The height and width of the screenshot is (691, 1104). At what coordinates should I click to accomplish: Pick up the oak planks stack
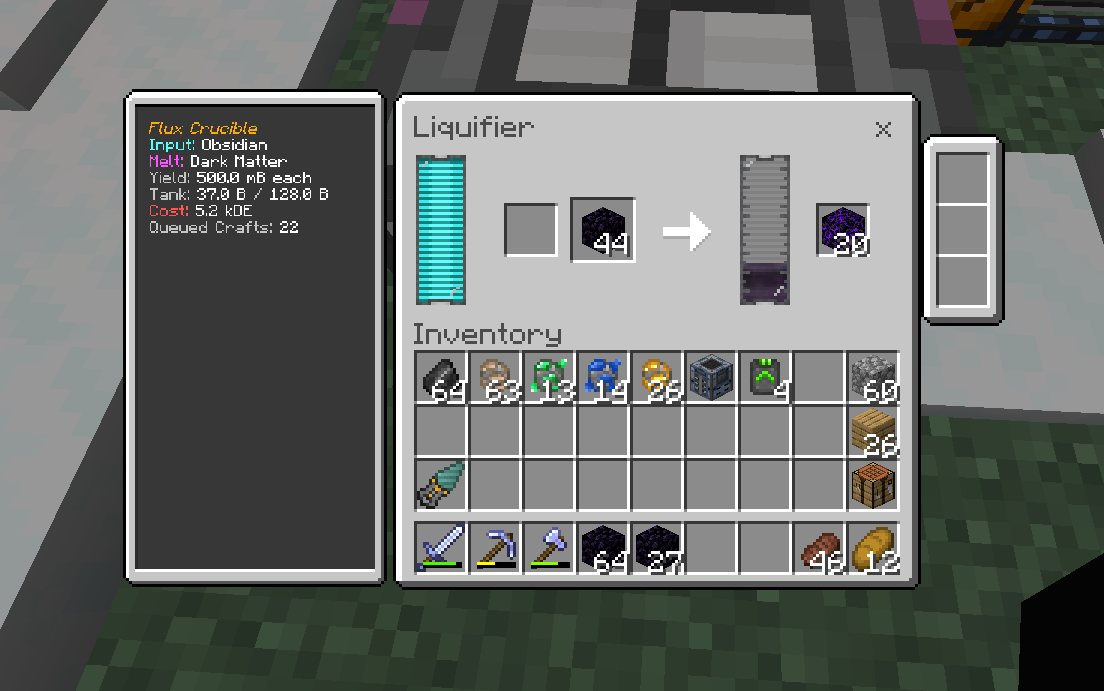click(x=873, y=432)
